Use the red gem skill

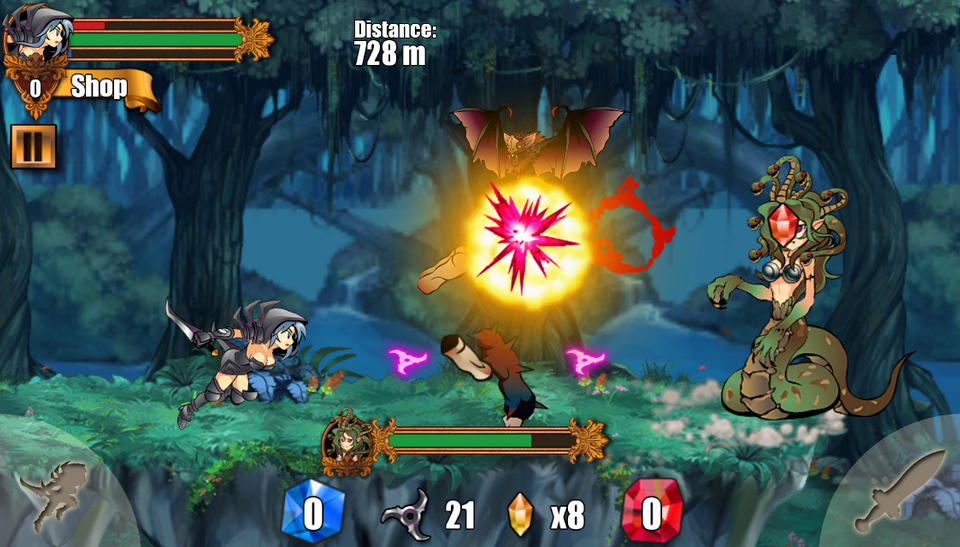[x=651, y=513]
